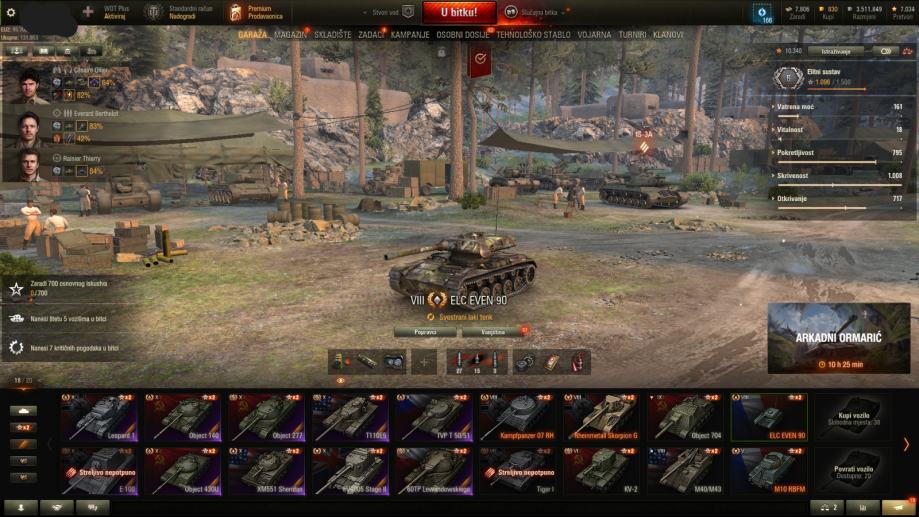The width and height of the screenshot is (919, 517).
Task: Choose the Object 277 tank
Action: (267, 417)
